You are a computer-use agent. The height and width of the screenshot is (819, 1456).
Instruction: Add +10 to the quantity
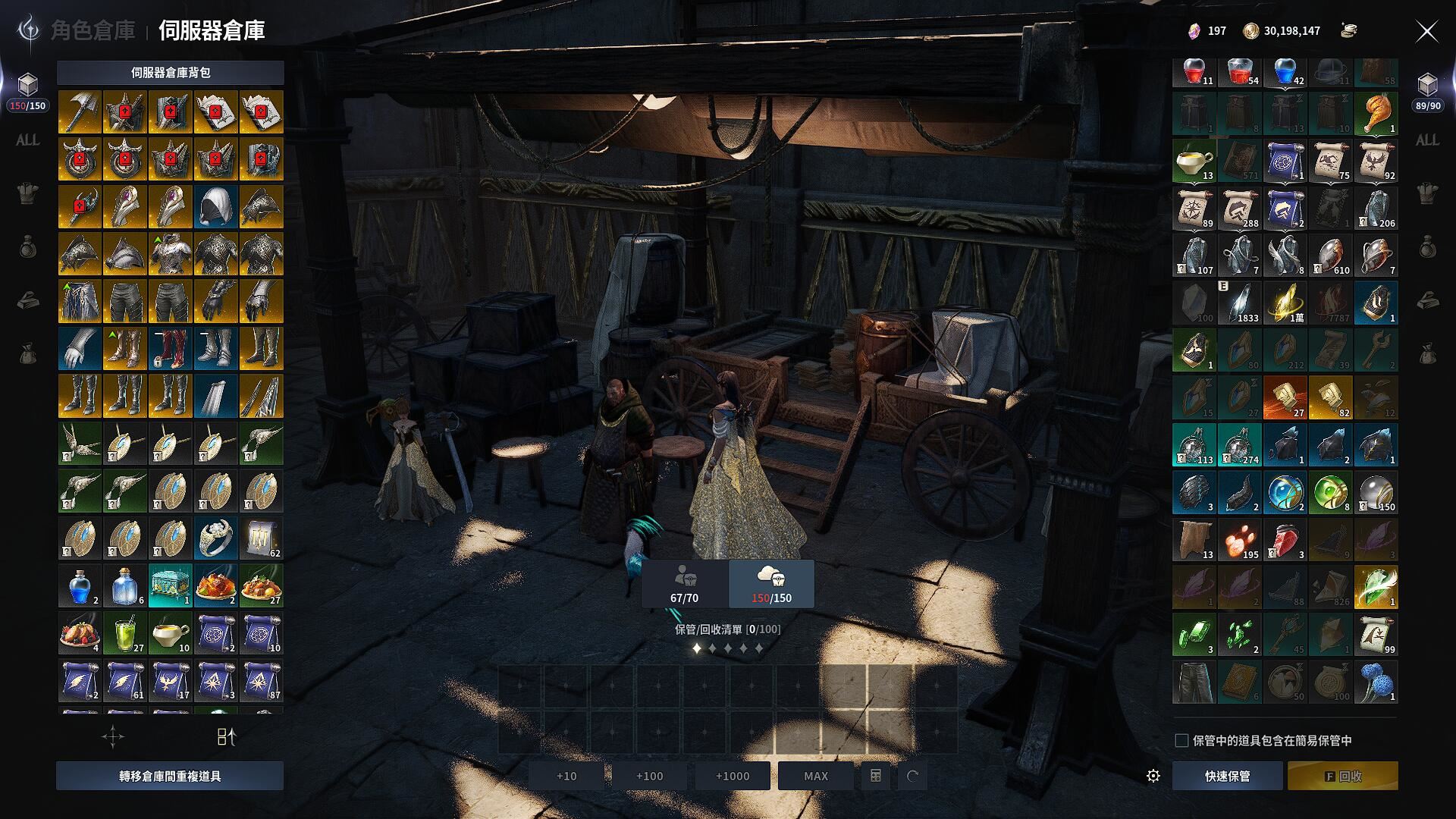[x=566, y=776]
